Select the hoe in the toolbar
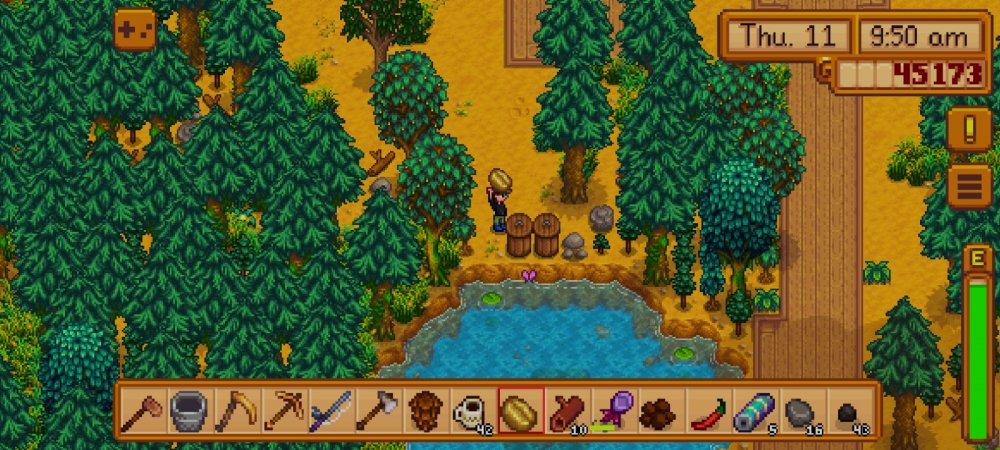Image resolution: width=1000 pixels, height=450 pixels. click(x=142, y=411)
